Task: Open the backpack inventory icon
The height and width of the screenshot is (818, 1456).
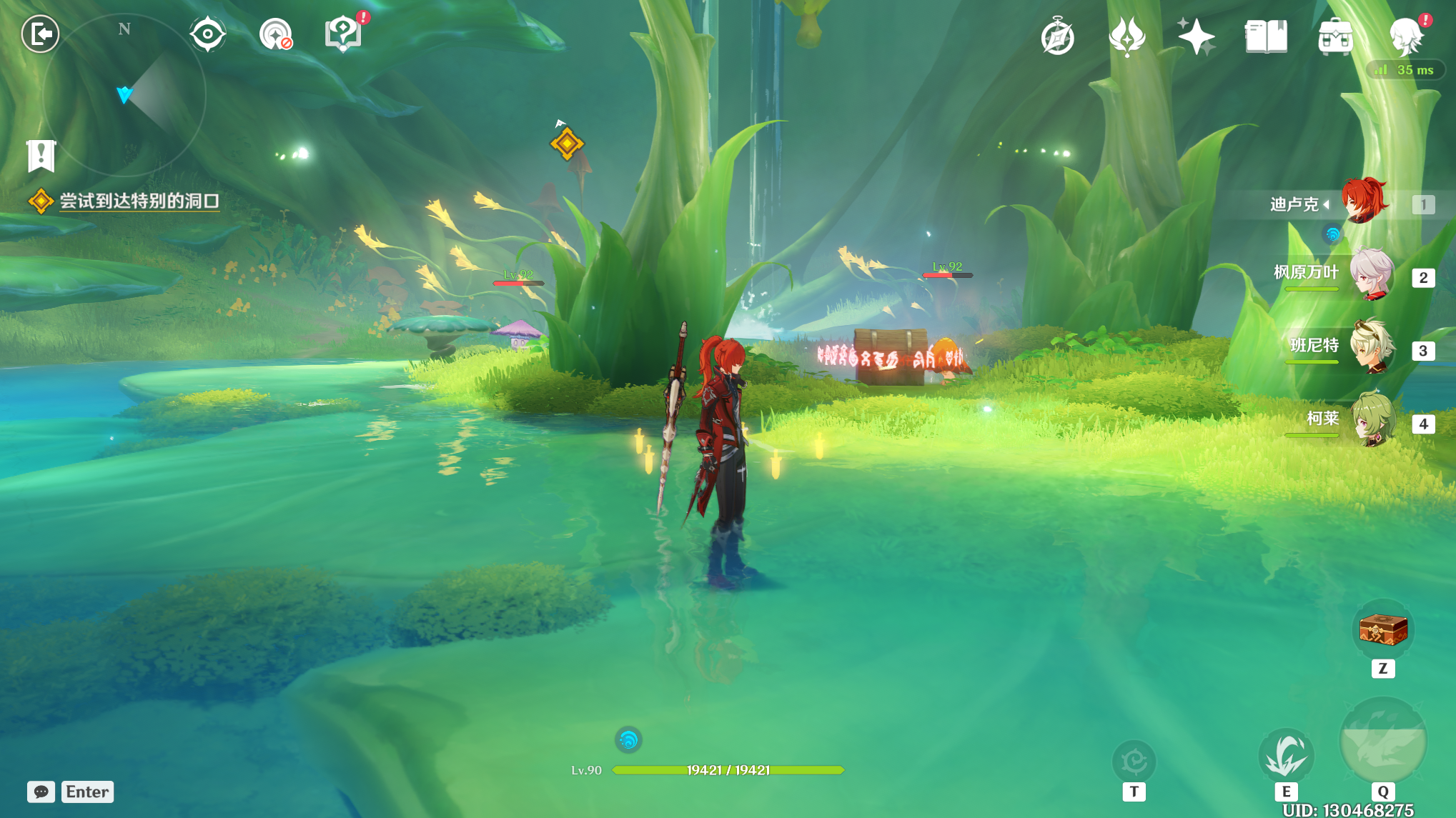Action: click(1334, 36)
